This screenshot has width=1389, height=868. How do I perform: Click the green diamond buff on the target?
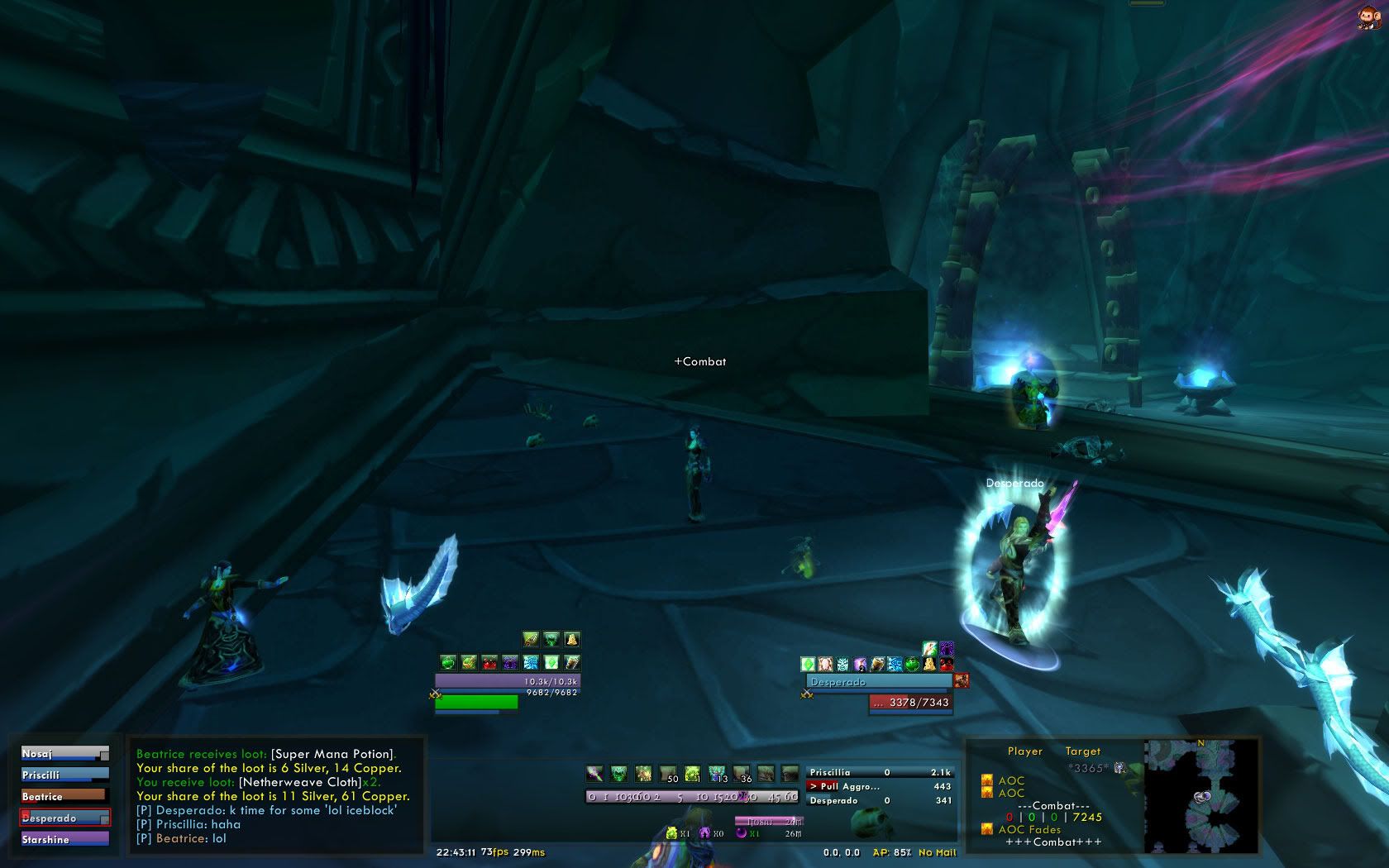(x=808, y=664)
